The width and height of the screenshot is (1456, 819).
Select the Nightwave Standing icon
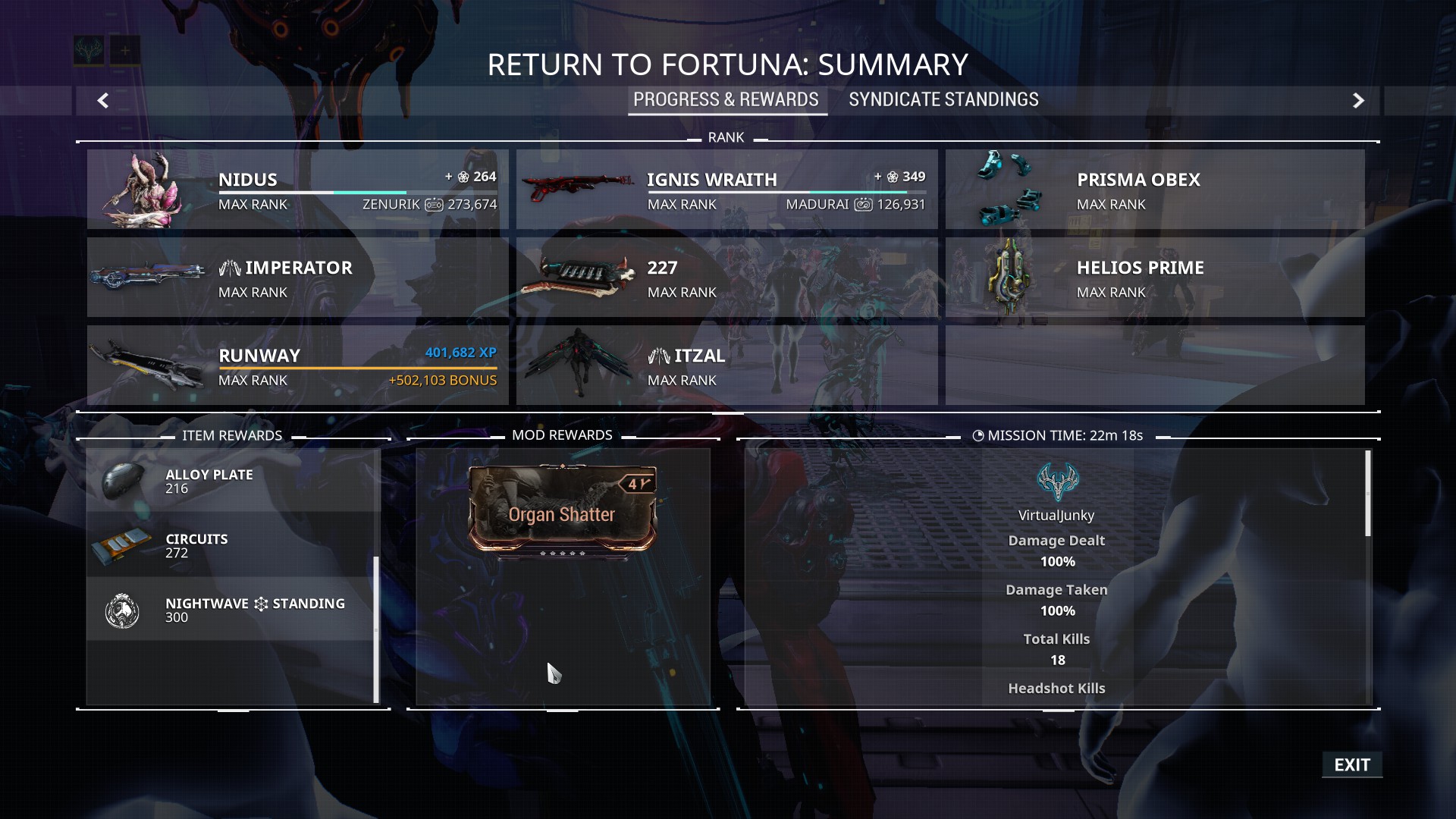[121, 610]
